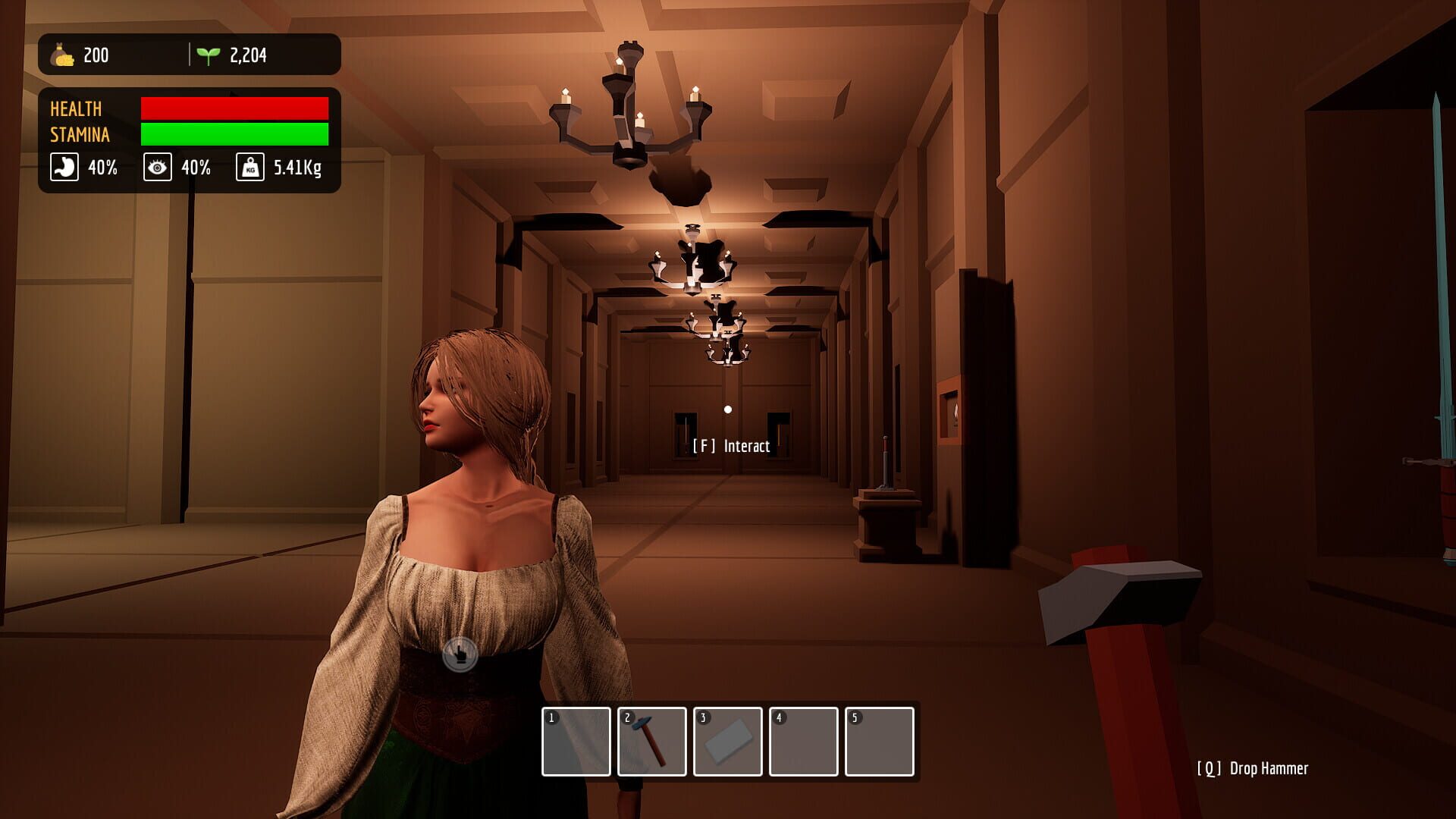
Task: Select the hammer in hotbar slot 2
Action: pyautogui.click(x=652, y=739)
